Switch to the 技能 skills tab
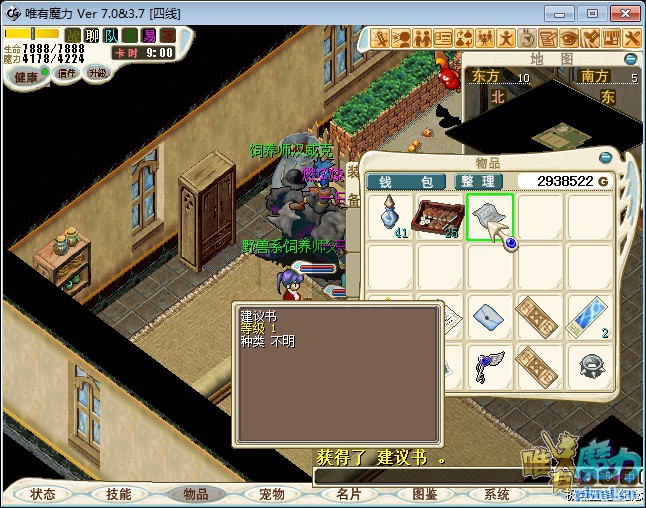 point(119,494)
